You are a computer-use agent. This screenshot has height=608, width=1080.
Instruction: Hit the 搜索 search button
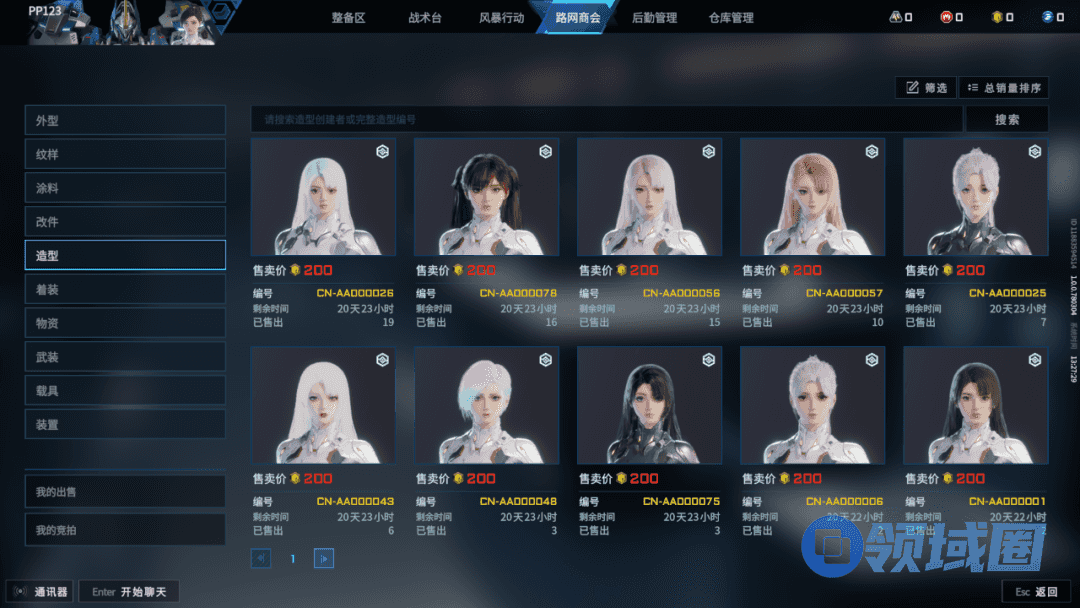(x=1007, y=120)
